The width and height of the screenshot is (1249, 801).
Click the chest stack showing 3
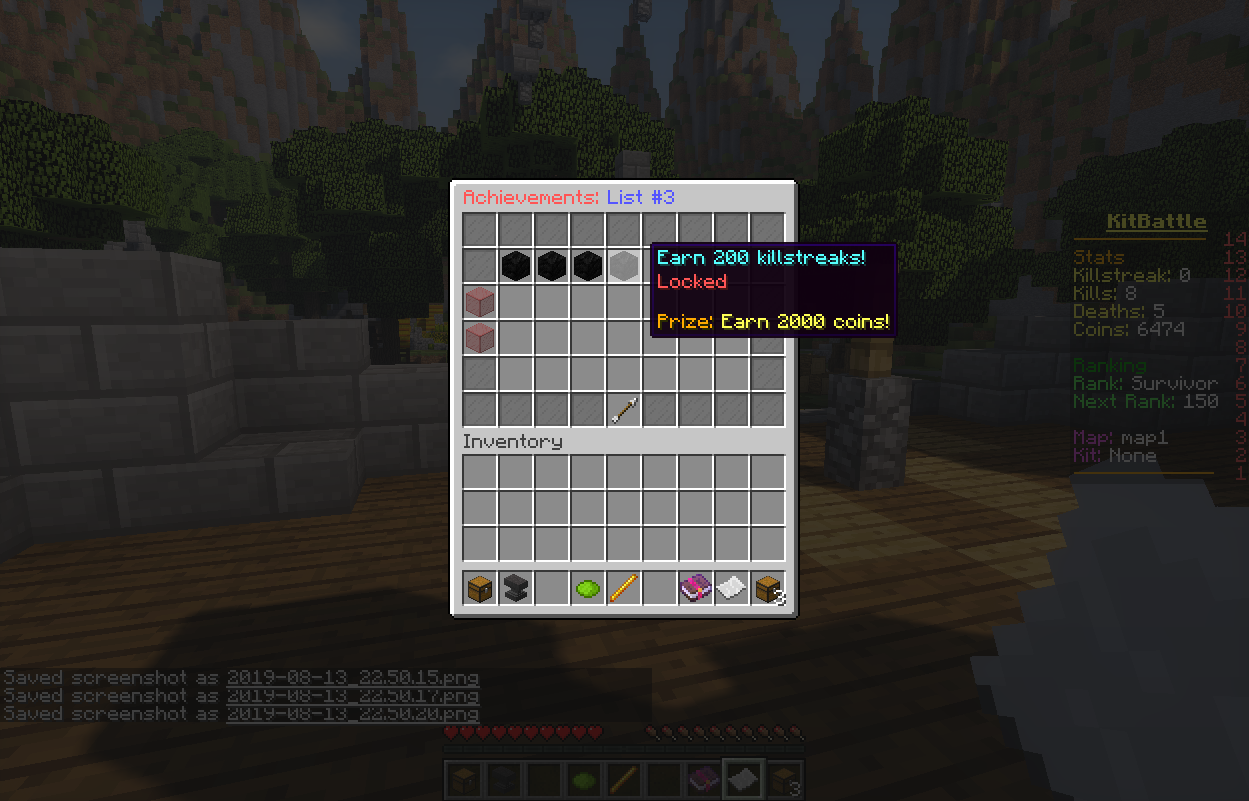tap(767, 588)
